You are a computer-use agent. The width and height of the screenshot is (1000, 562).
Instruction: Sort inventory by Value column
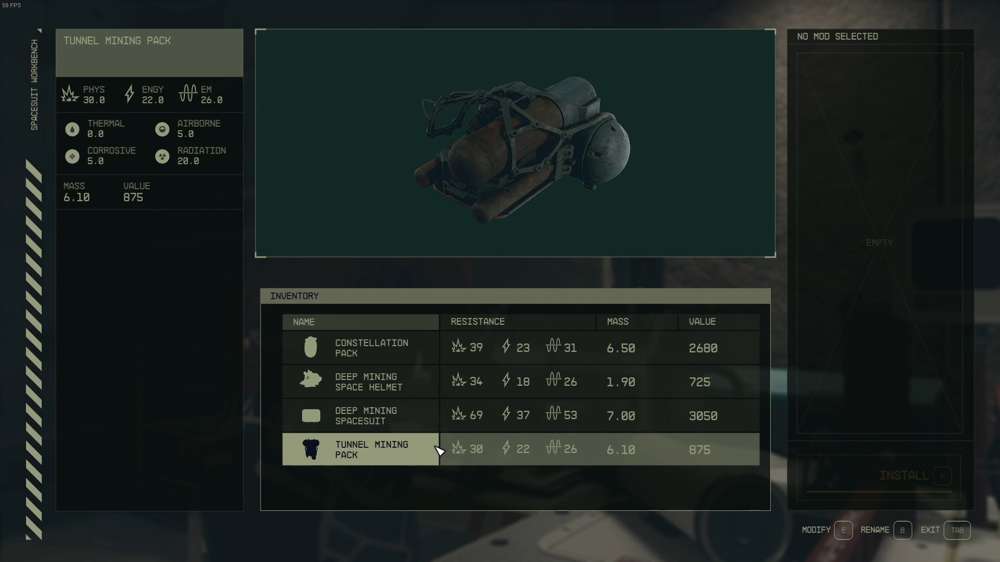tap(718, 322)
